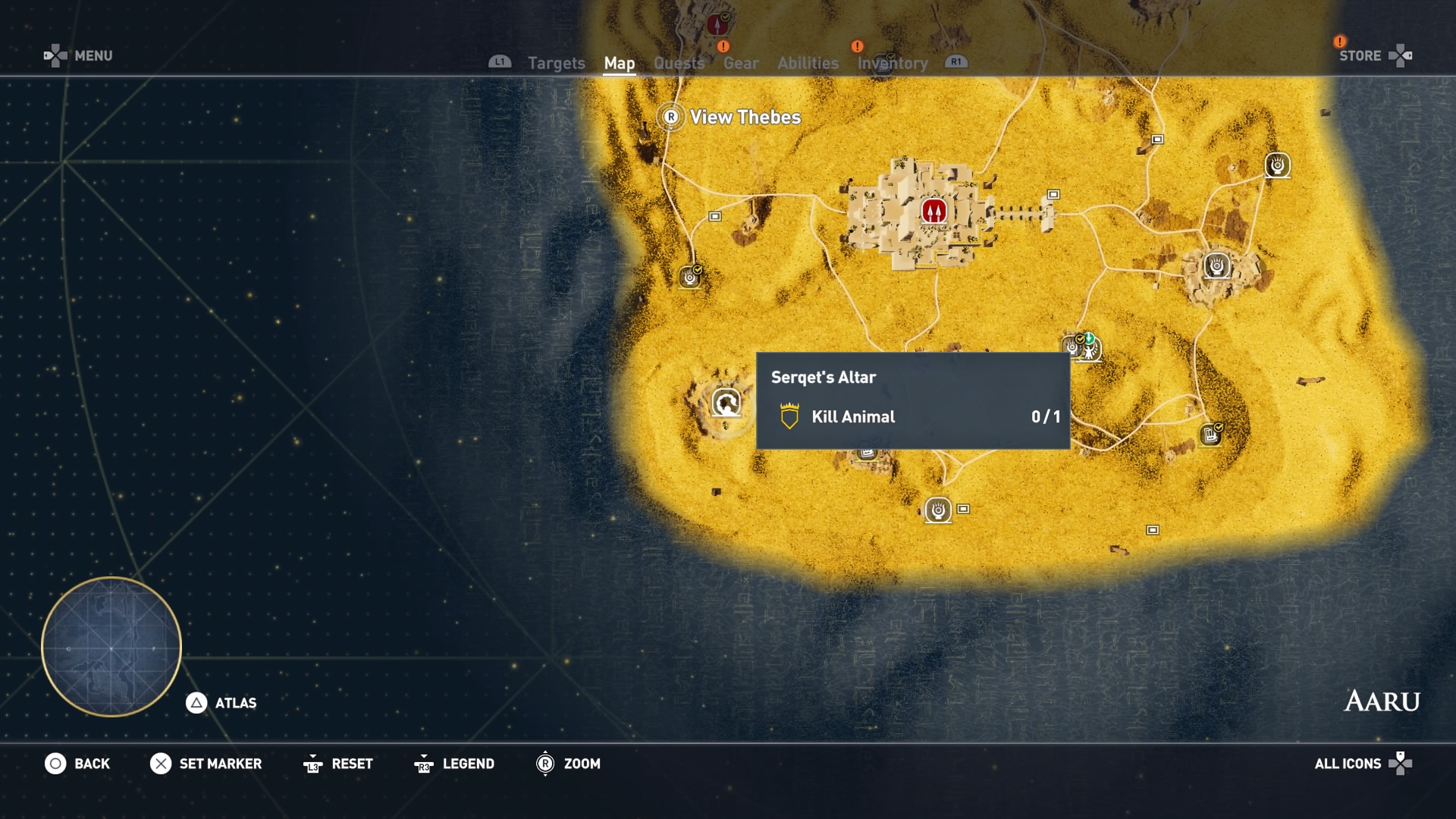1456x819 pixels.
Task: Open the main Menu
Action: pos(93,56)
